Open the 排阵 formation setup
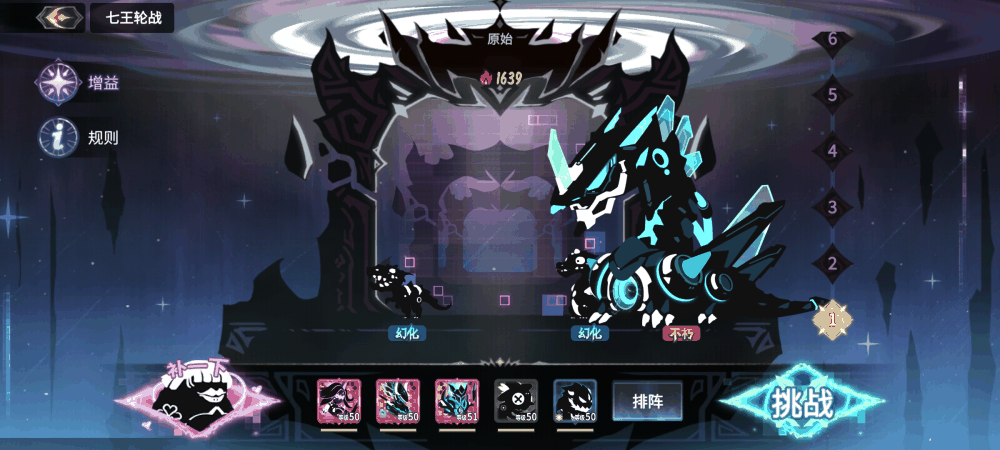 [x=647, y=401]
